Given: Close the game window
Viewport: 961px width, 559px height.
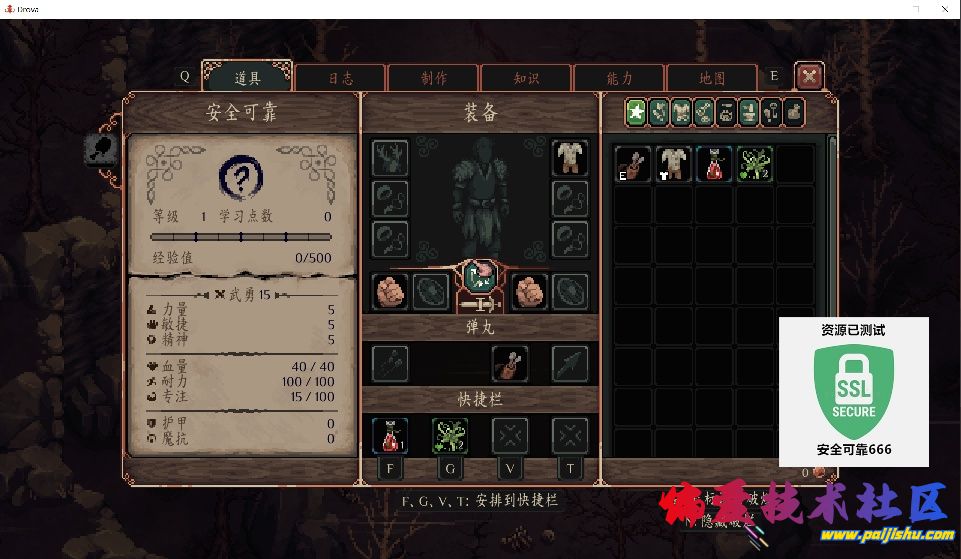Looking at the screenshot, I should click(x=943, y=9).
